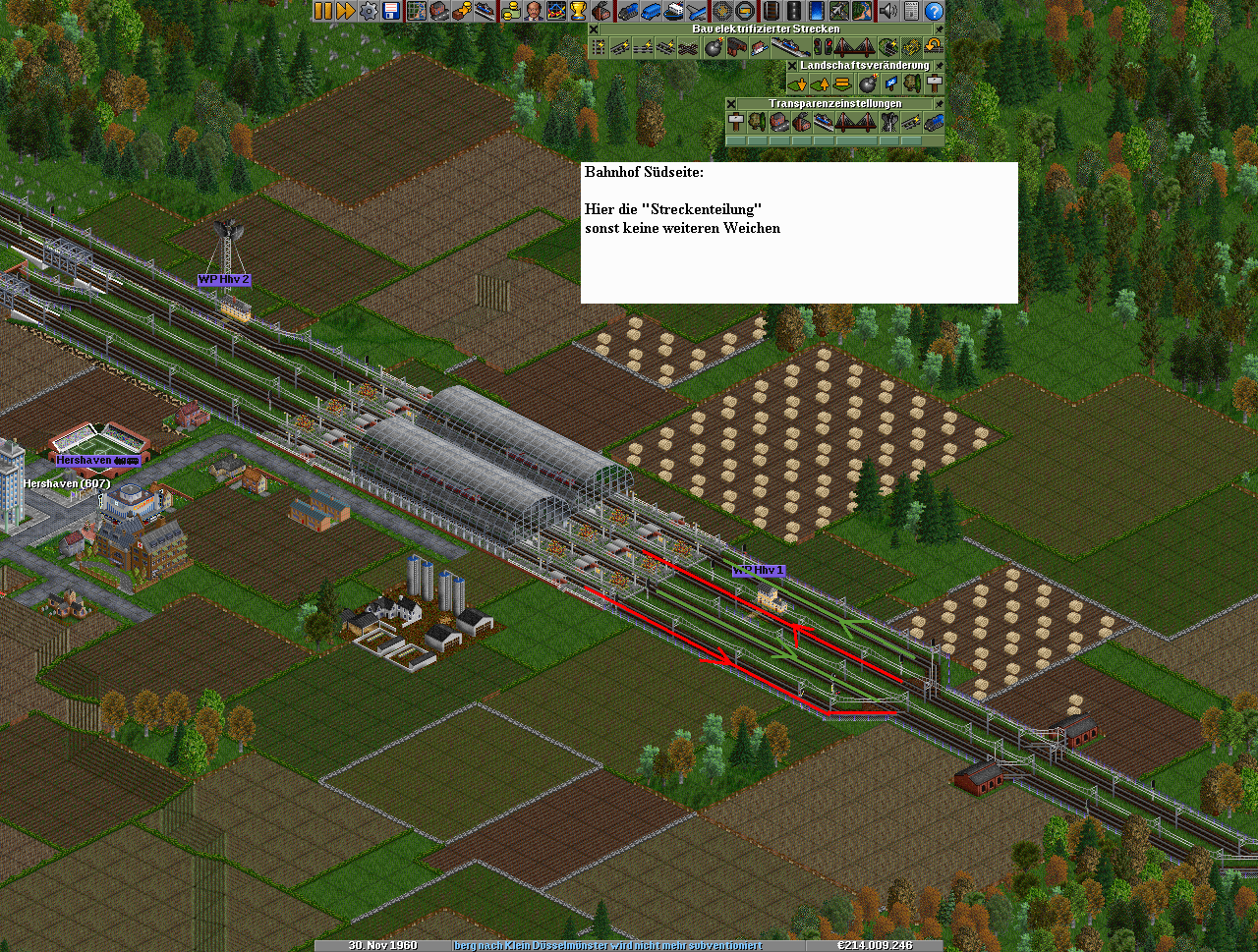Open the ship list

(x=673, y=11)
